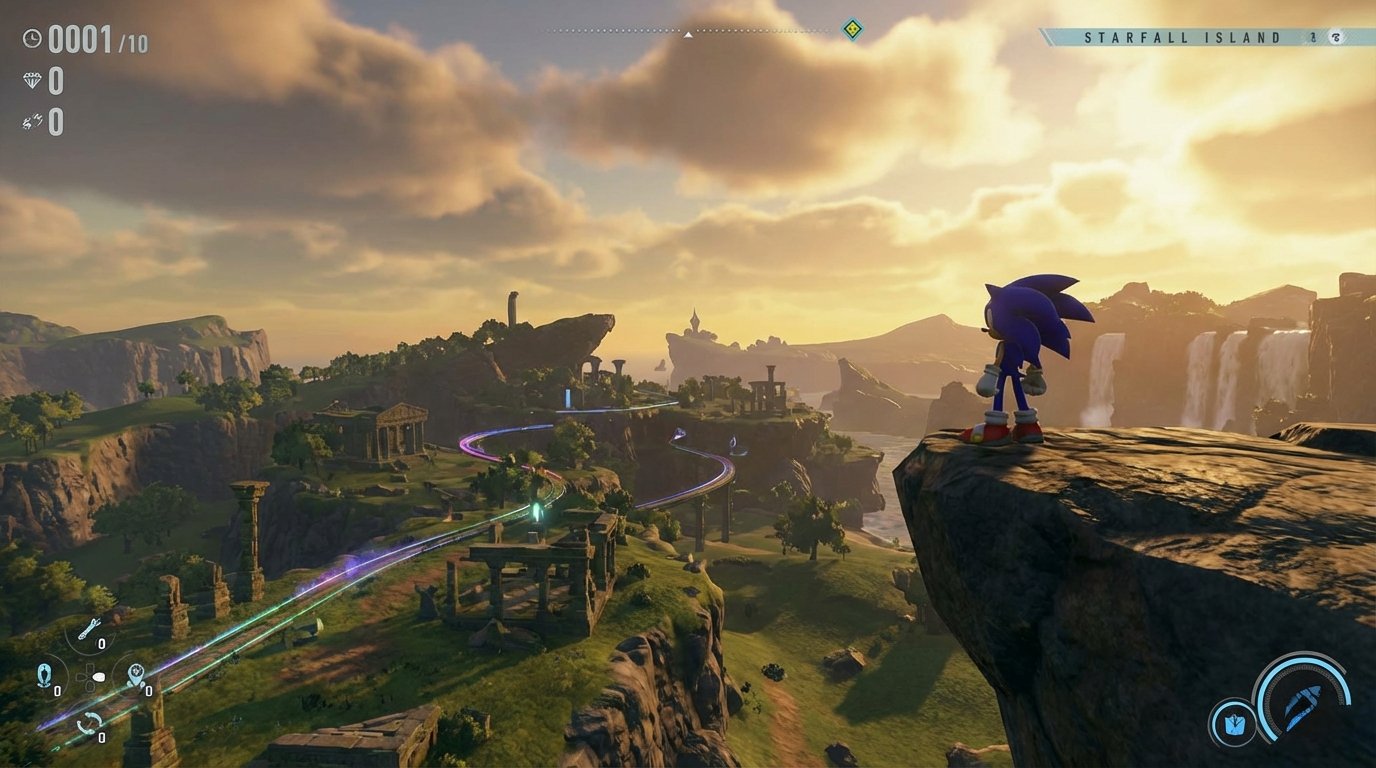
Task: Click the portal gear counter icon bottom-left
Action: [135, 672]
